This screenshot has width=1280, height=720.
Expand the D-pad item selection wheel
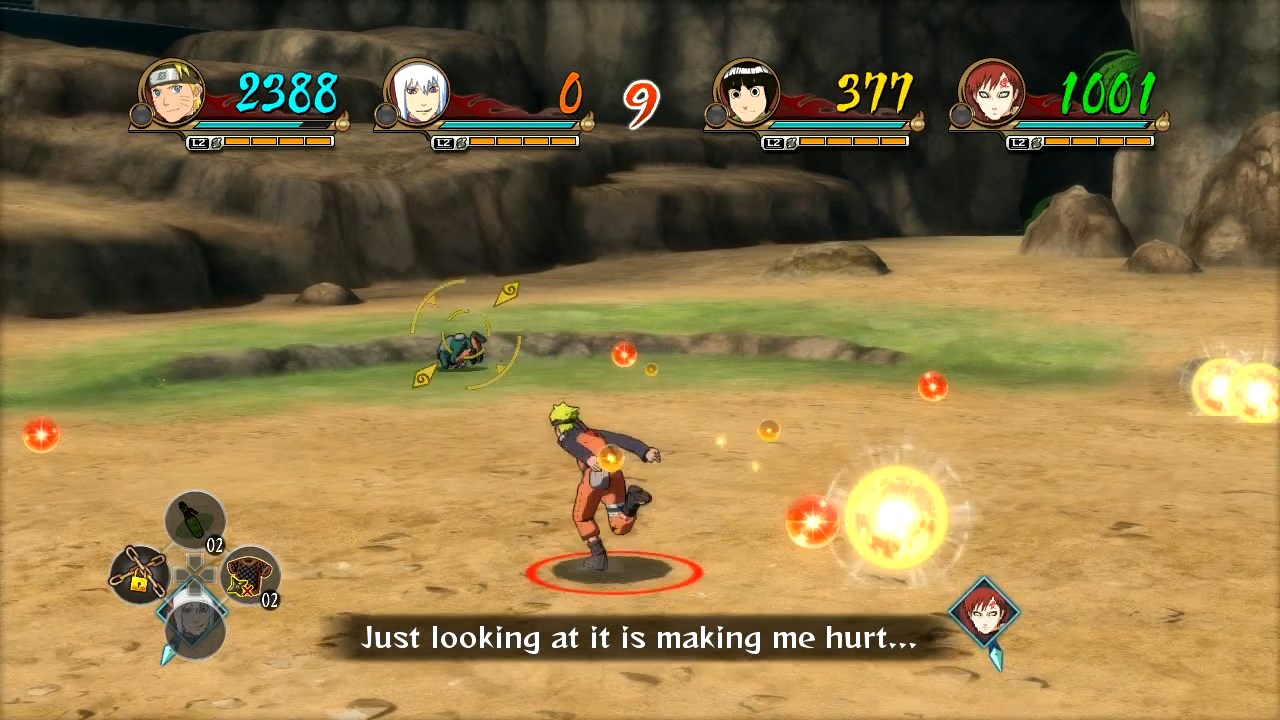pyautogui.click(x=196, y=573)
